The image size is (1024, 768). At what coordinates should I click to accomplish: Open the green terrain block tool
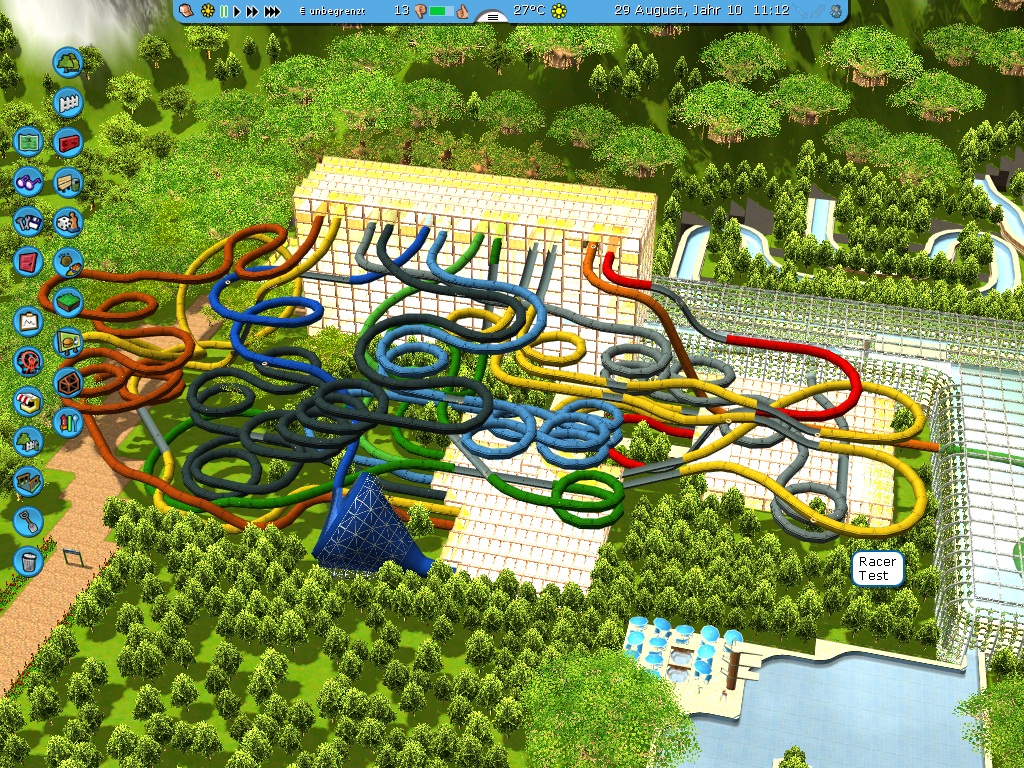pos(68,300)
